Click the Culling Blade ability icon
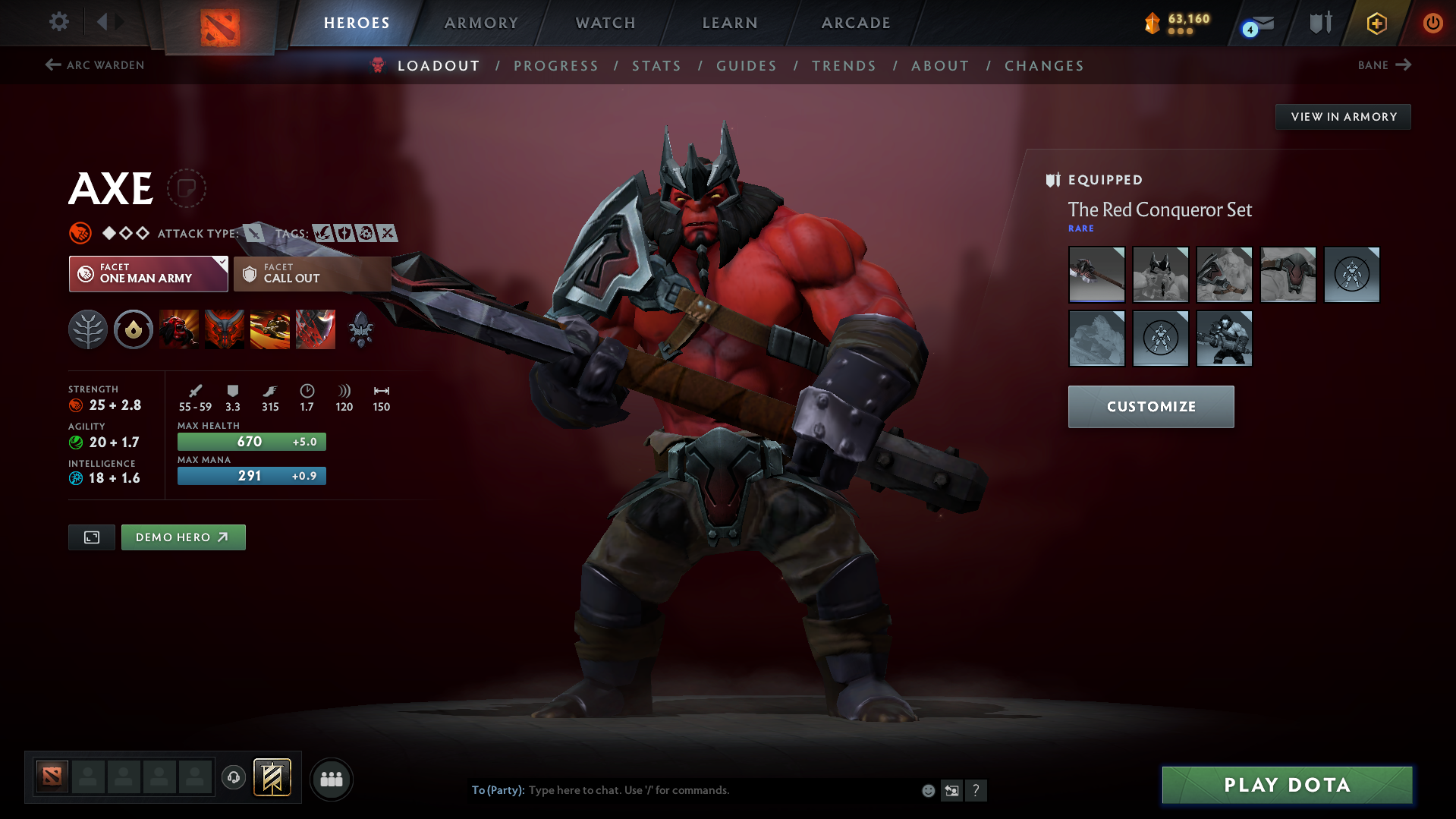1456x819 pixels. click(316, 329)
